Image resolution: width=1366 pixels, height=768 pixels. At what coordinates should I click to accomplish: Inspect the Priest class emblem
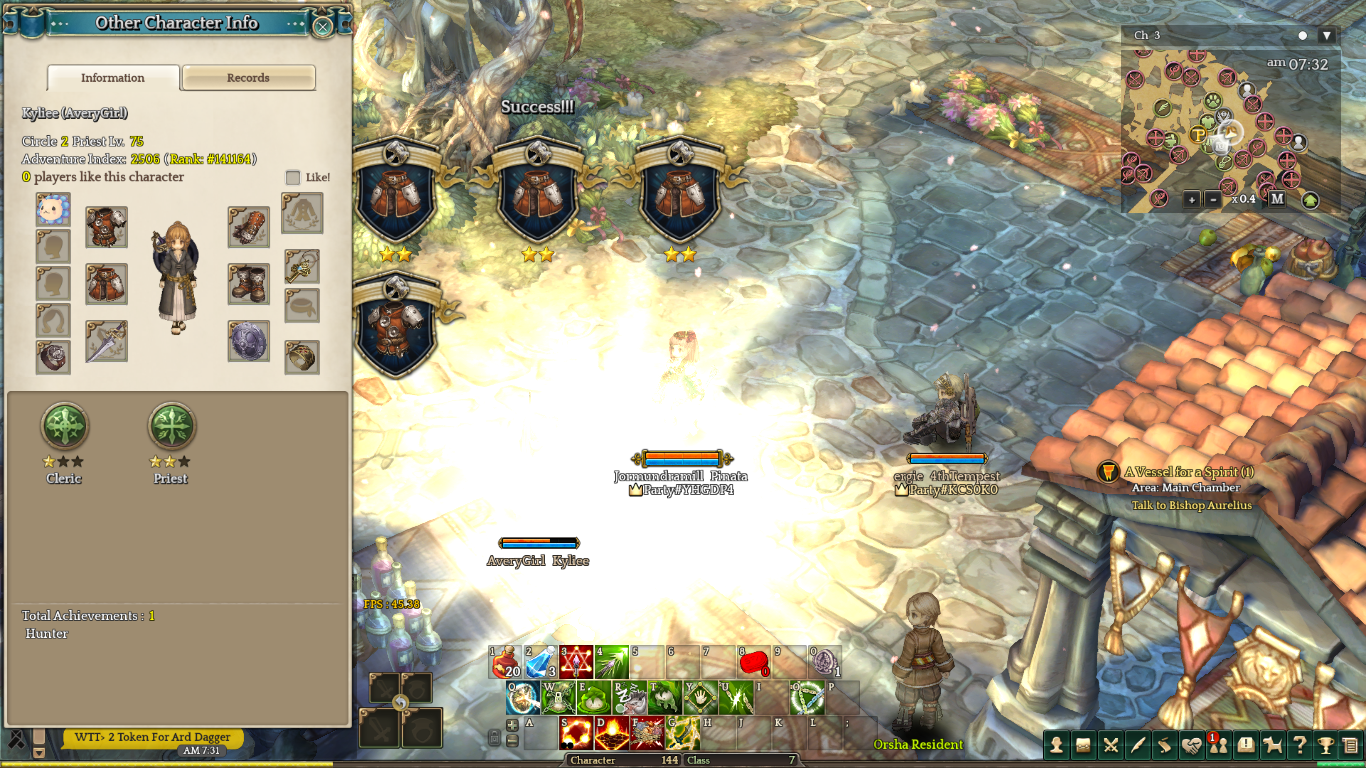coord(171,427)
